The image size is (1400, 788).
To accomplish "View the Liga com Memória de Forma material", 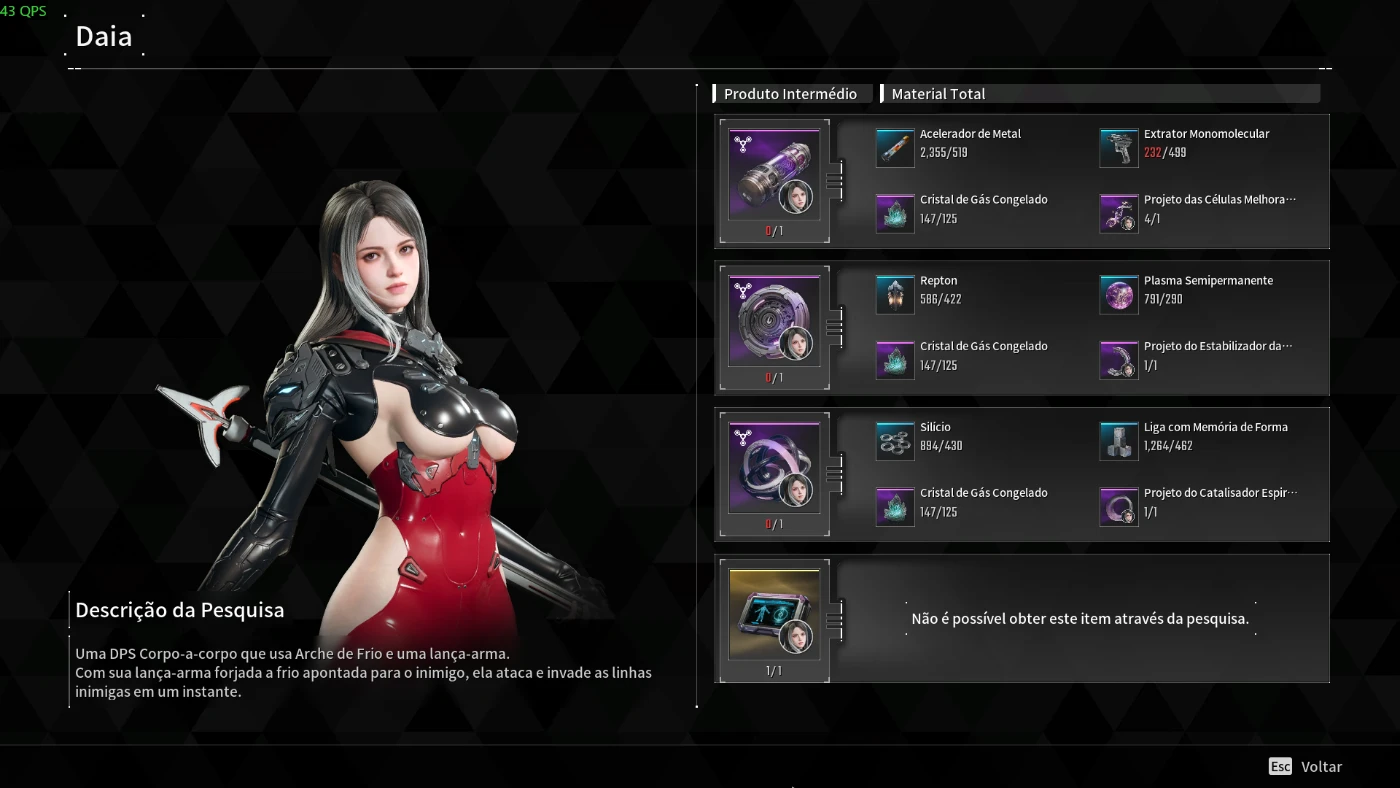I will tap(1119, 440).
